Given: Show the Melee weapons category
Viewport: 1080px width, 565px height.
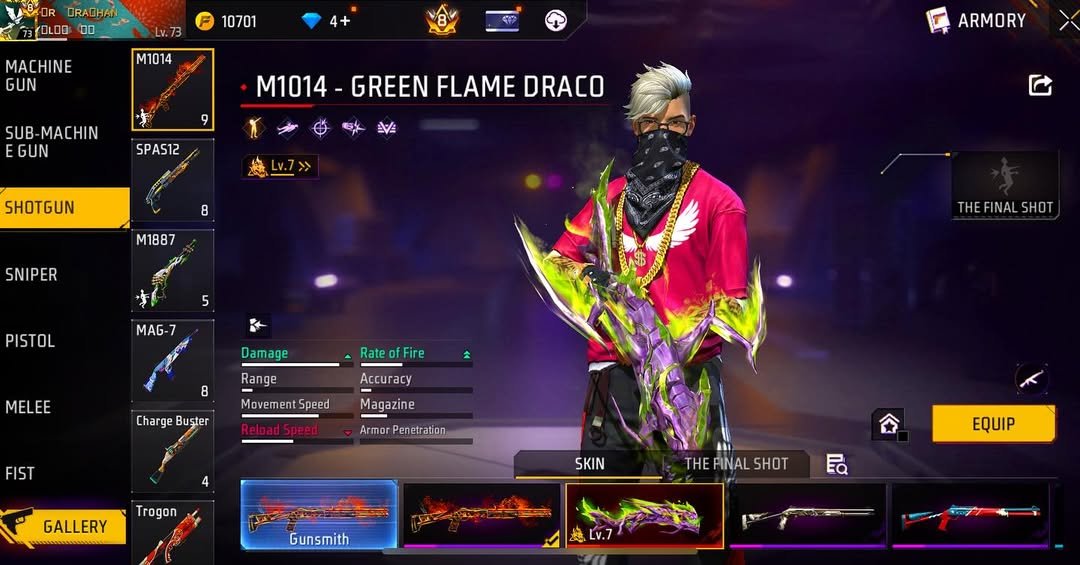Looking at the screenshot, I should (x=28, y=407).
